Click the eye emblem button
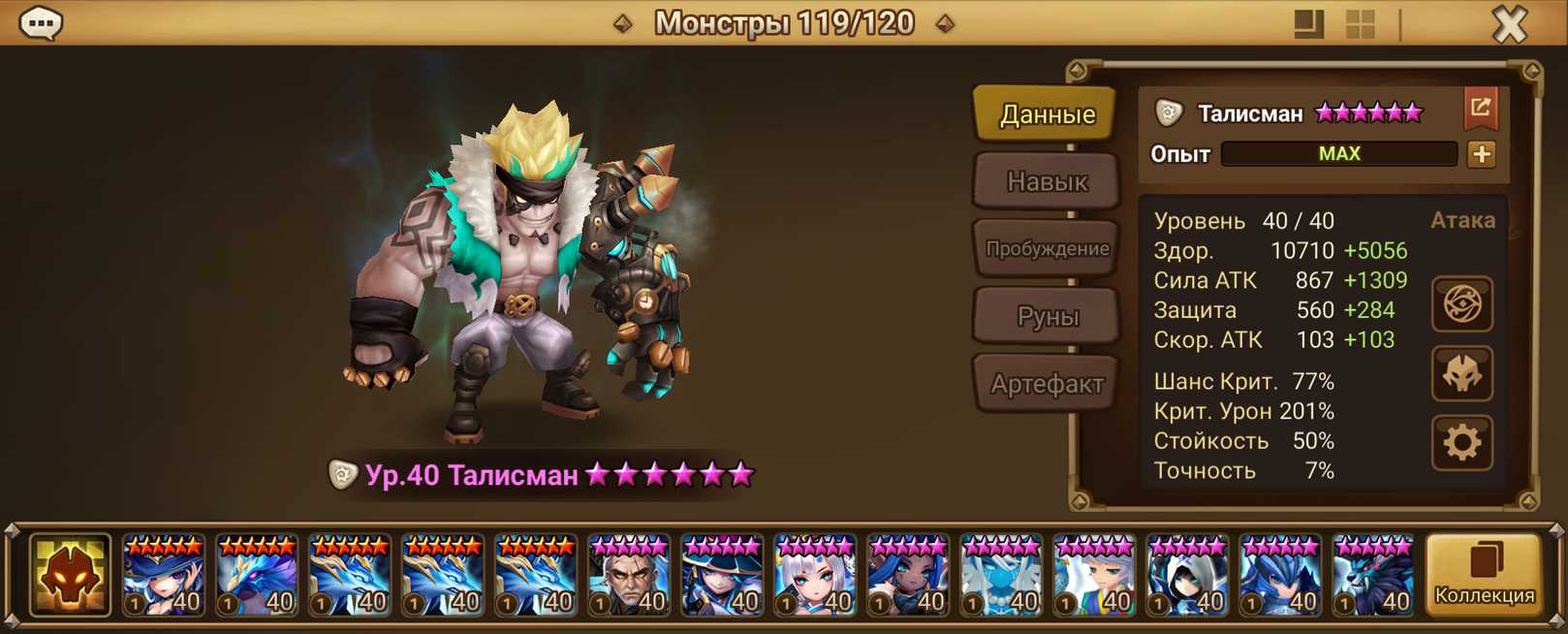The image size is (1568, 634). coord(1461,304)
